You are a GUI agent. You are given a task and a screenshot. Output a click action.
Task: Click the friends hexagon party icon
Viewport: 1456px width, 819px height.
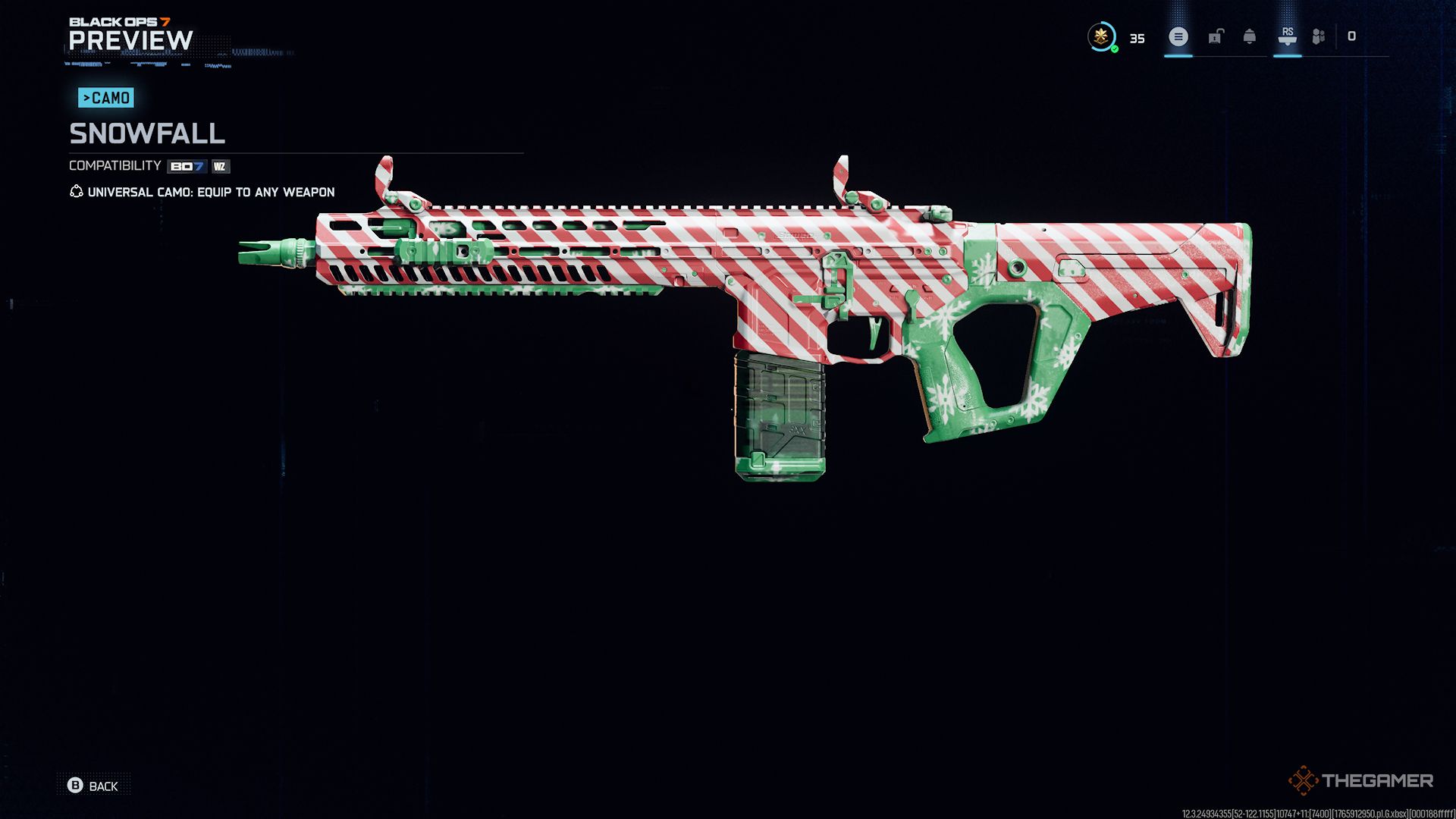click(1318, 36)
